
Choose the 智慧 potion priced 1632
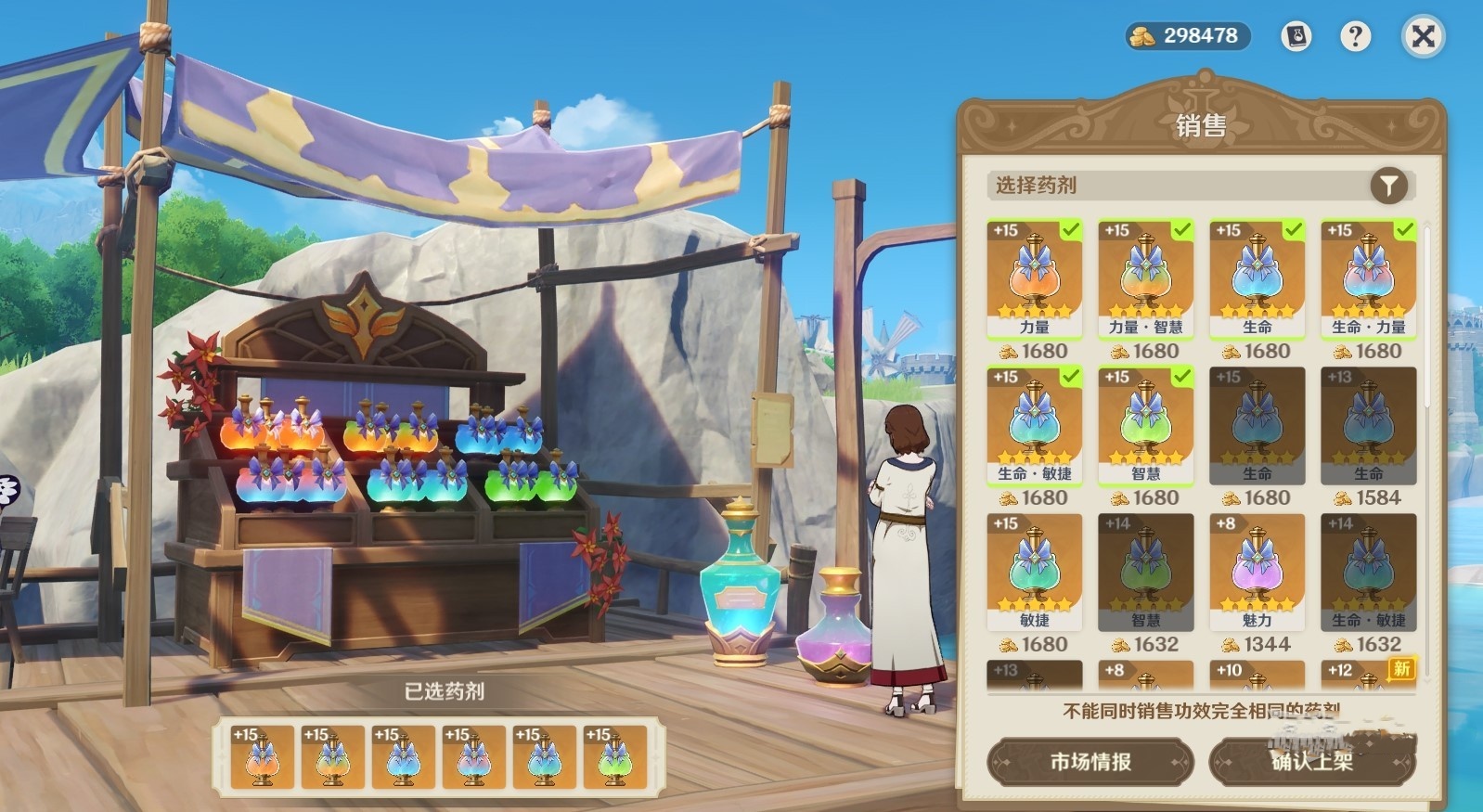click(1145, 572)
